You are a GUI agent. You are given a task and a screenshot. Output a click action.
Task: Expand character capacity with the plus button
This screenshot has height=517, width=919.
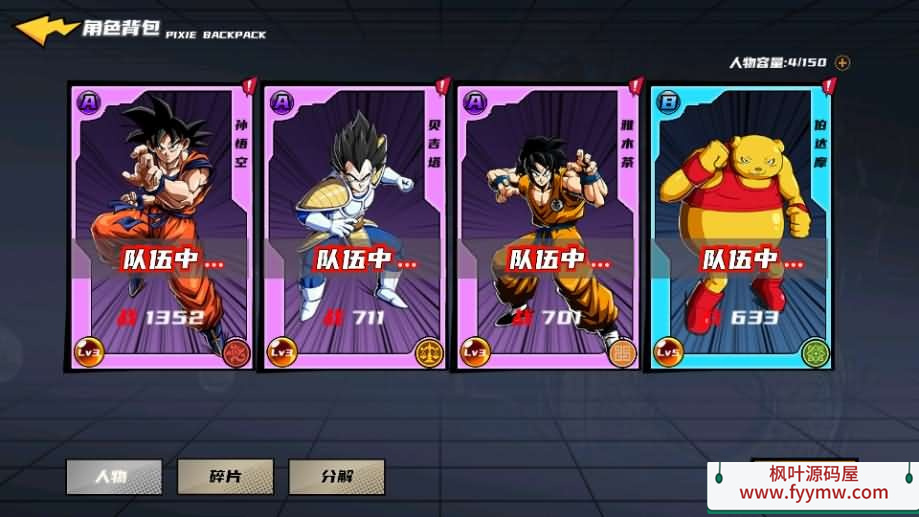[x=842, y=63]
